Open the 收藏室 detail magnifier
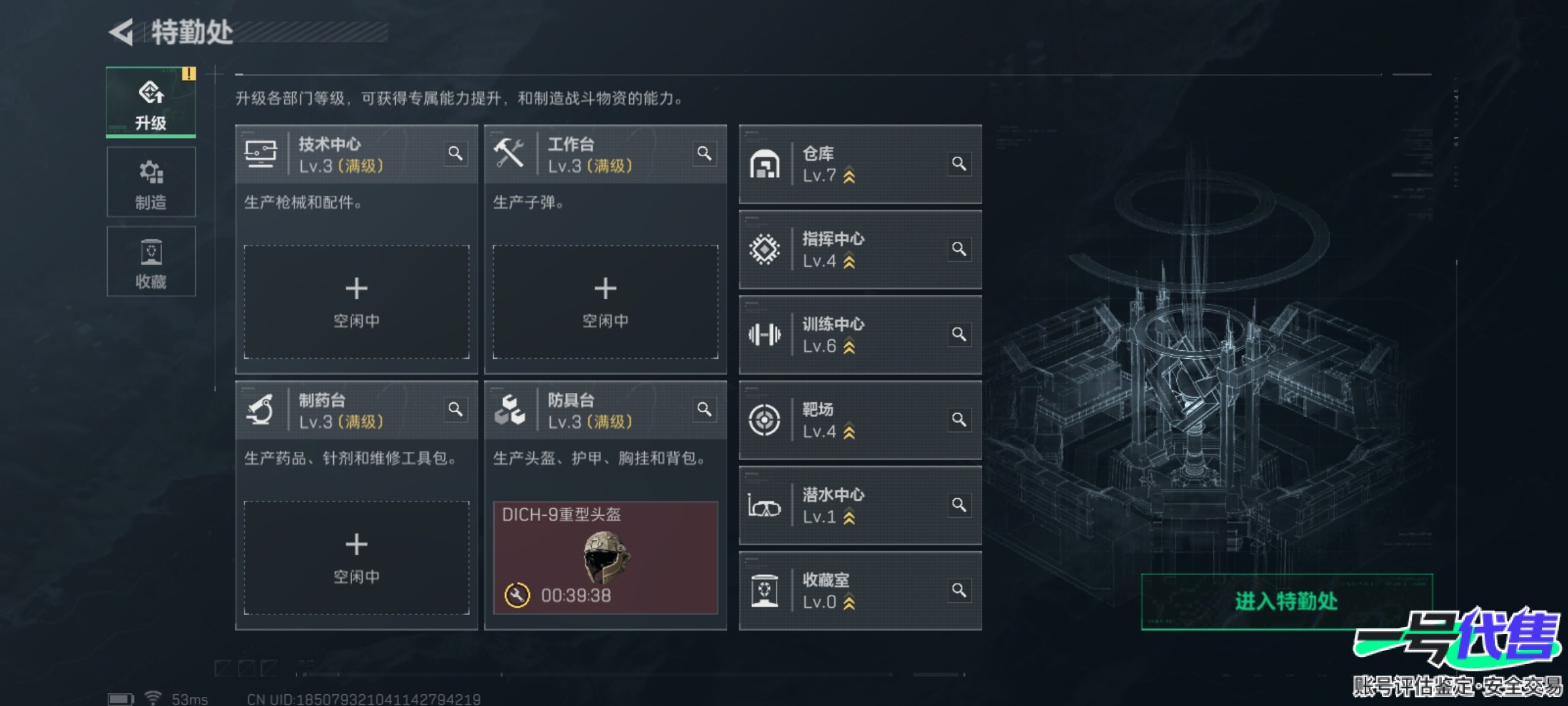Screen dimensions: 1568x706 (x=960, y=590)
